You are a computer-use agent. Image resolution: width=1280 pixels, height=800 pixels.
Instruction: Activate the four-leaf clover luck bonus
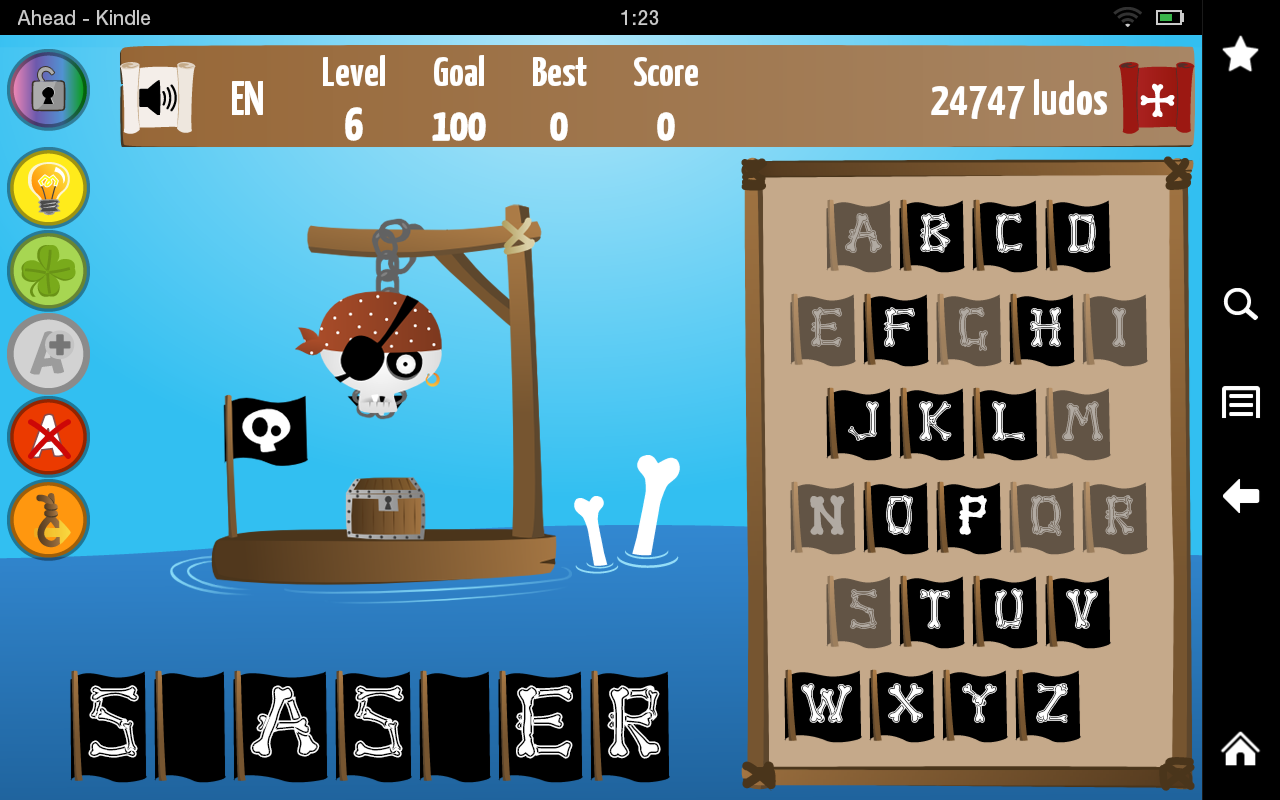coord(48,270)
